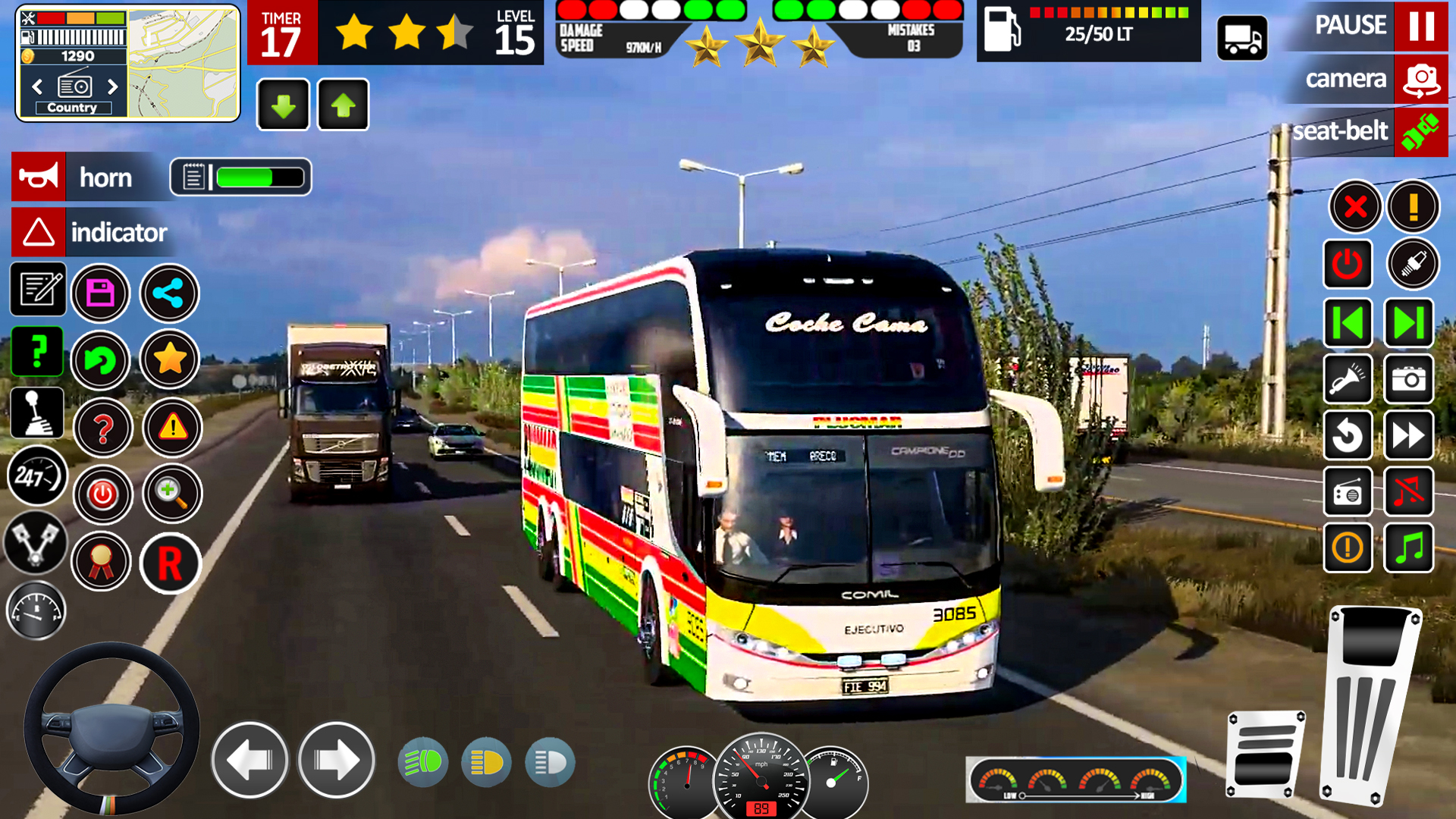
Task: Click the green down arrow button
Action: [x=283, y=105]
